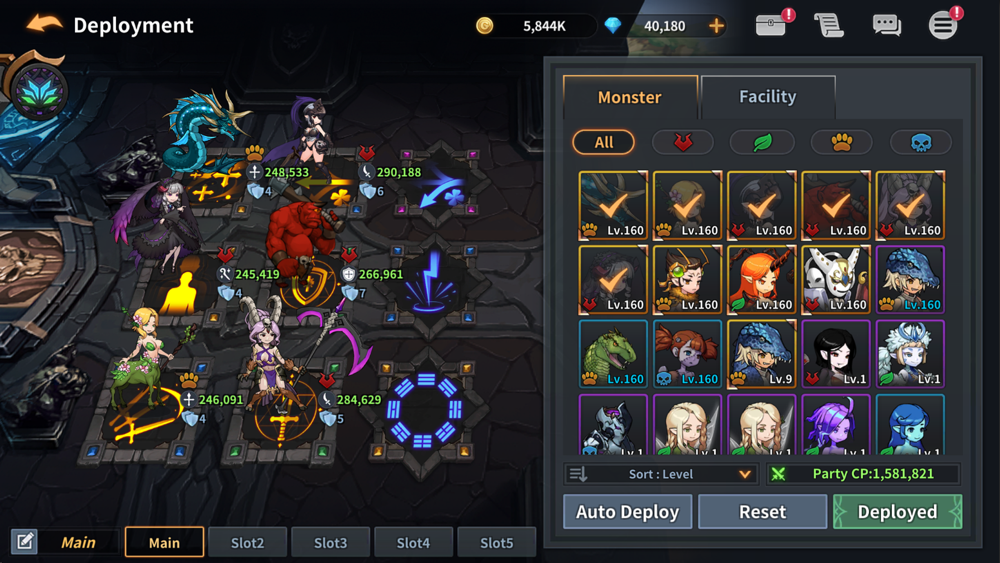Add more diamonds with the plus button
Image resolution: width=1000 pixels, height=563 pixels.
click(716, 26)
